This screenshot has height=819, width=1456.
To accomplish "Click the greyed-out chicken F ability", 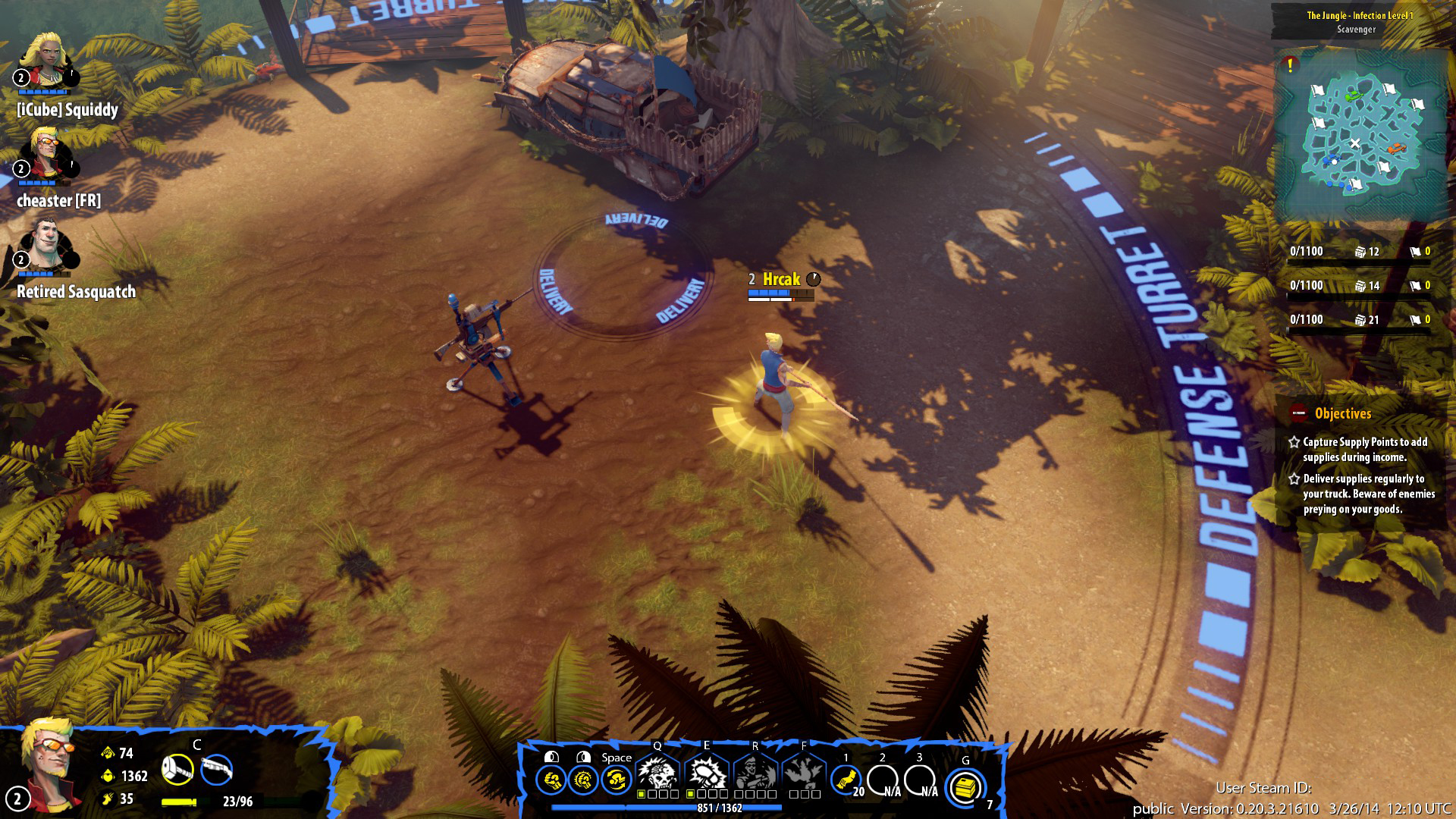I will pos(804,773).
